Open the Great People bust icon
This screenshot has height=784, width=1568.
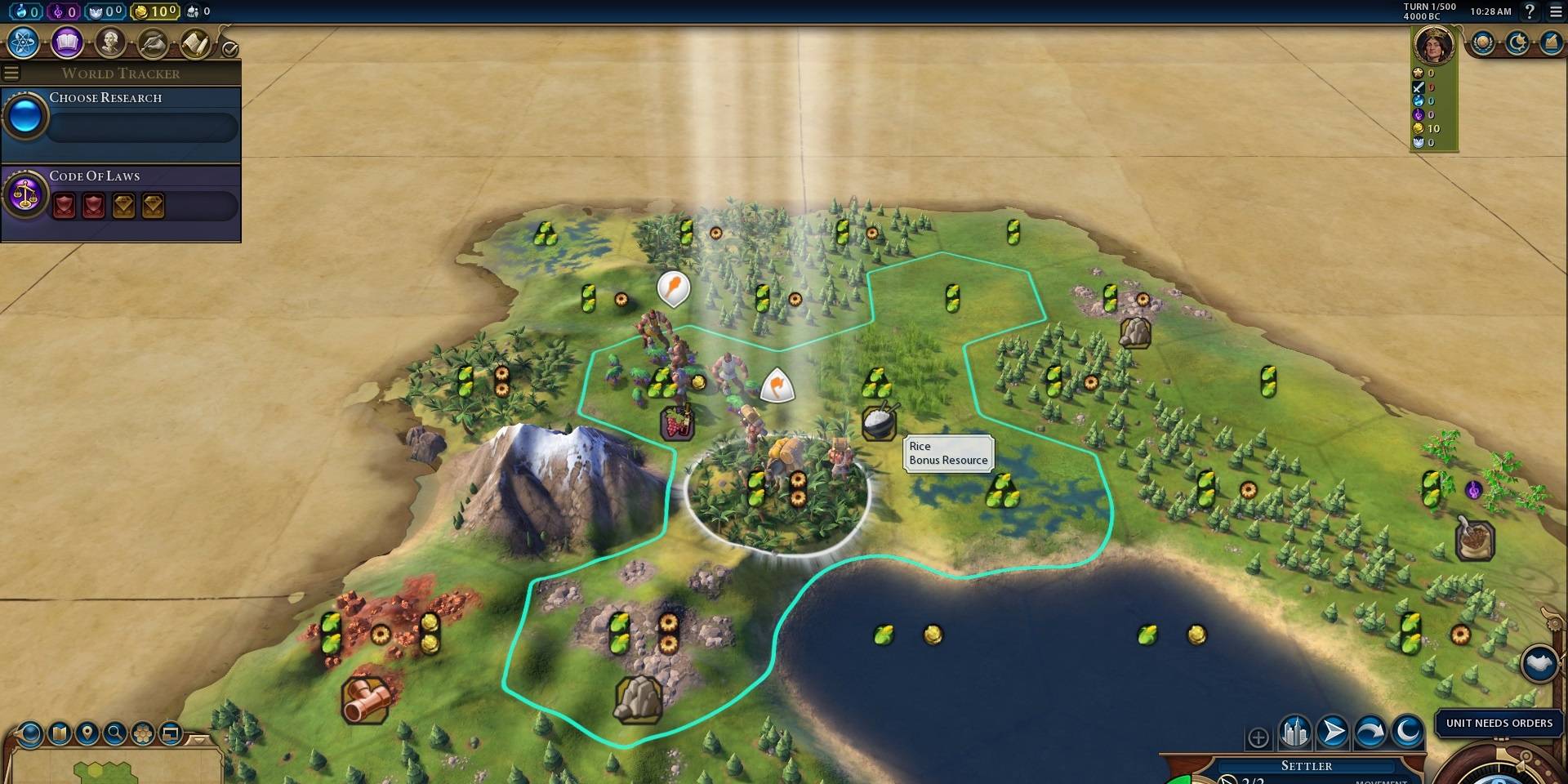point(110,42)
